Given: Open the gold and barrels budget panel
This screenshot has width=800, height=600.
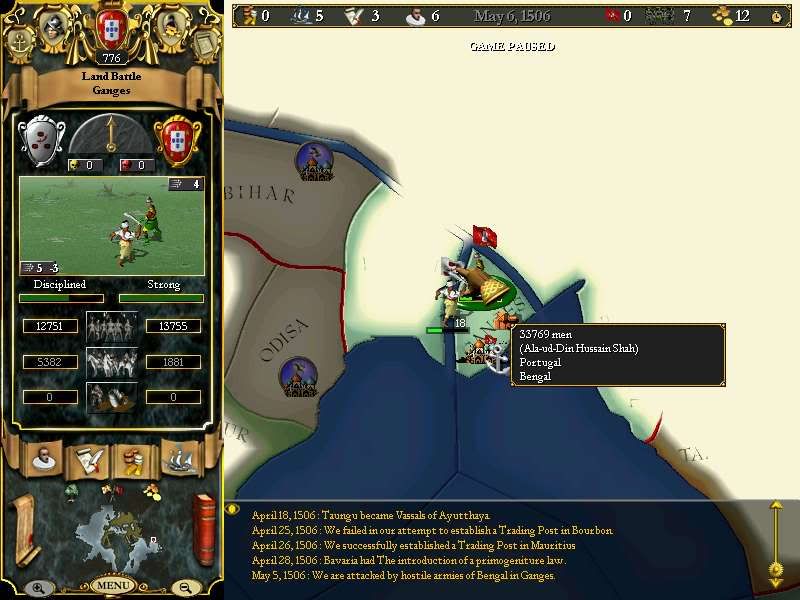Looking at the screenshot, I should pos(132,459).
